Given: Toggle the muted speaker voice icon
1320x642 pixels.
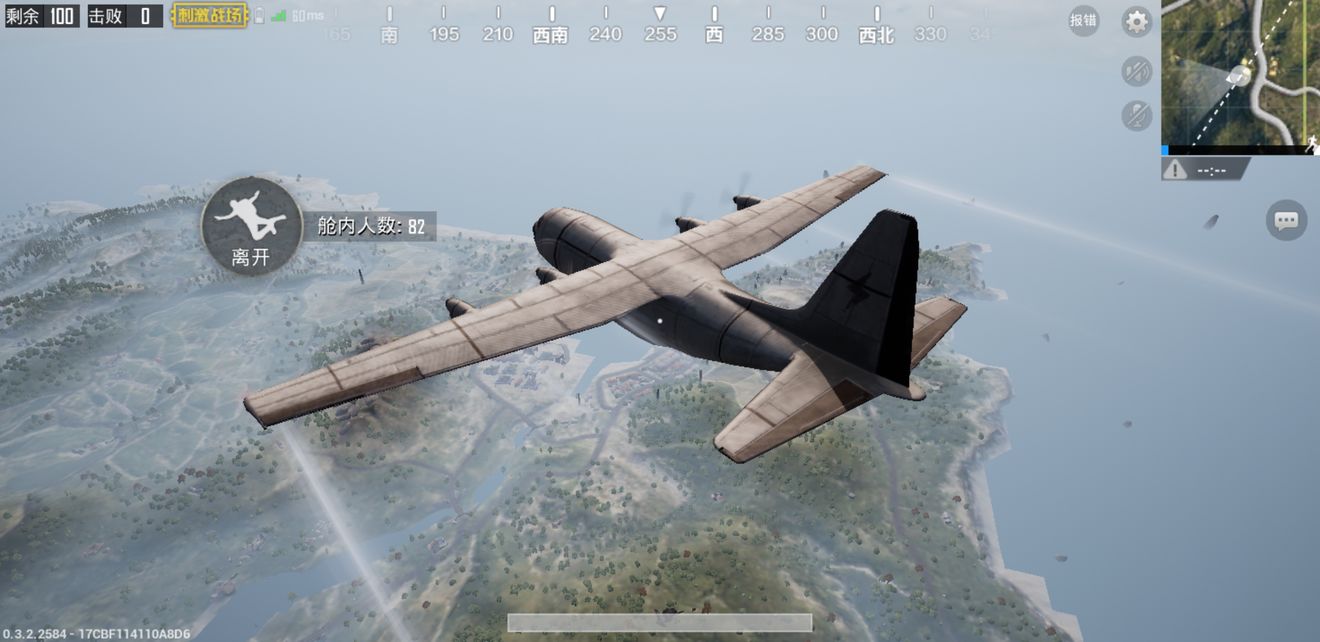Looking at the screenshot, I should [x=1136, y=71].
